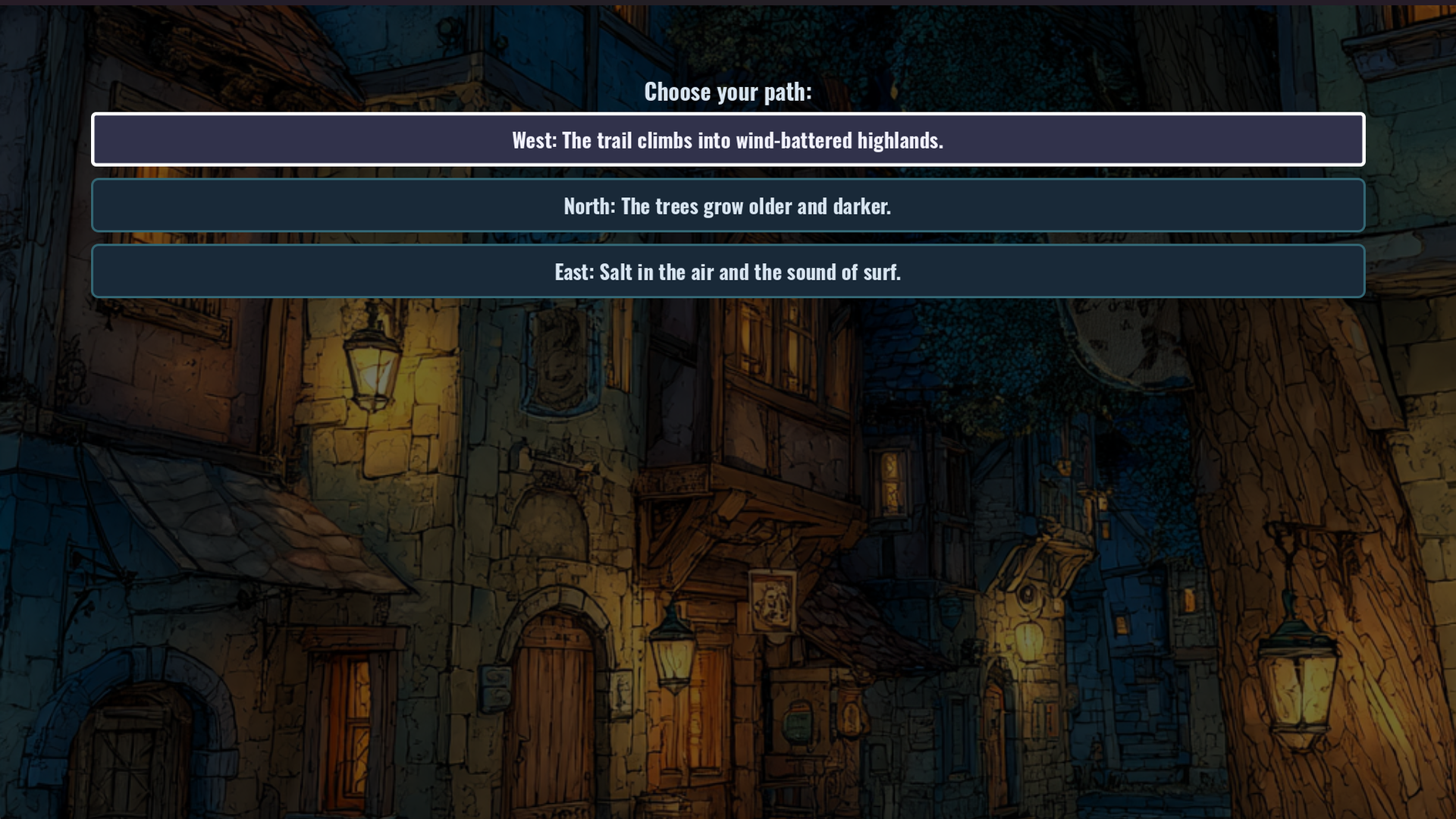Click the small green window in the center

tap(797, 723)
